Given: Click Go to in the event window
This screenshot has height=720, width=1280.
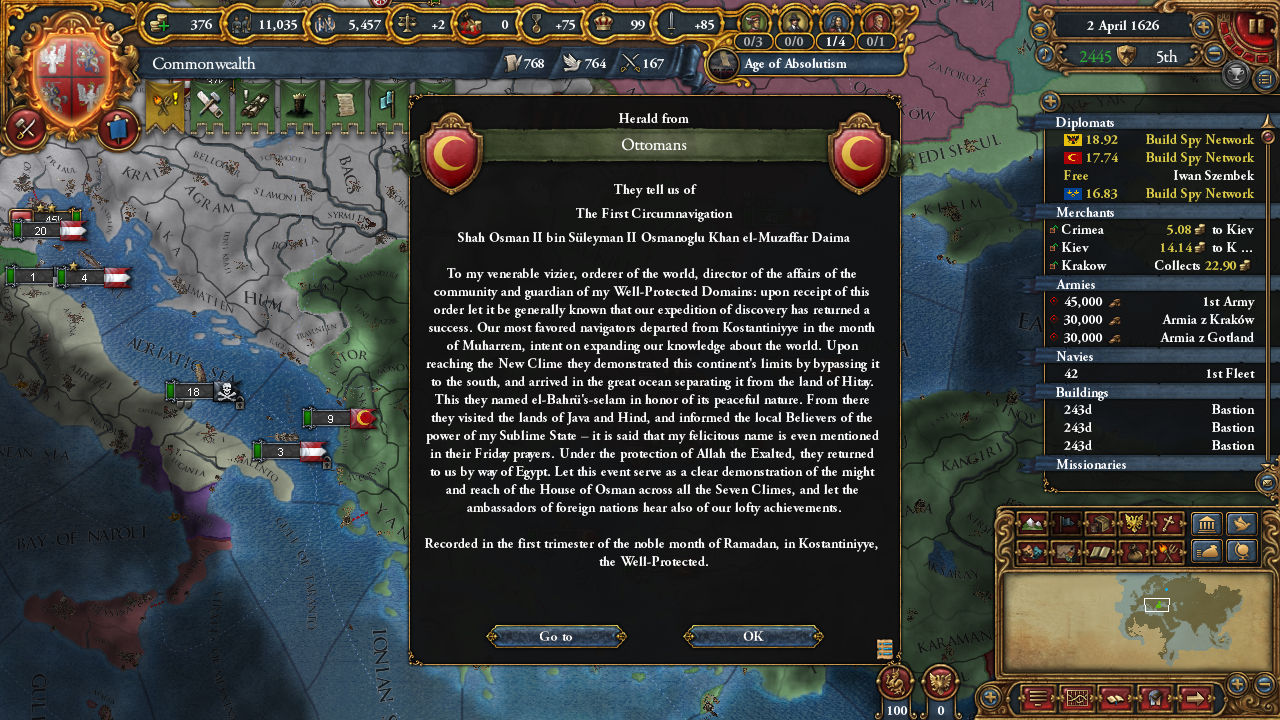Looking at the screenshot, I should pos(555,636).
